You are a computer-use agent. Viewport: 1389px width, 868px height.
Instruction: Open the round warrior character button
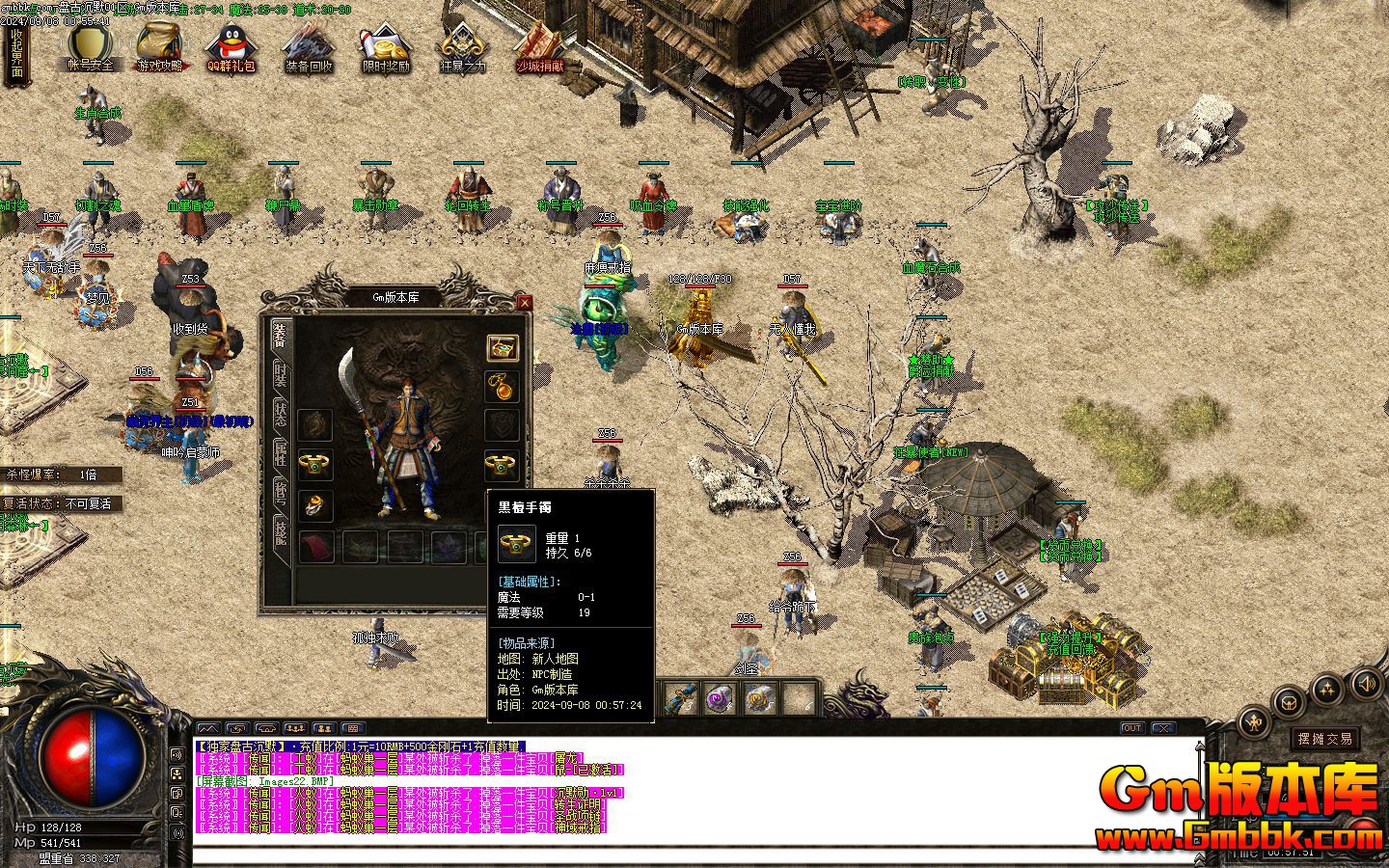[x=1254, y=720]
